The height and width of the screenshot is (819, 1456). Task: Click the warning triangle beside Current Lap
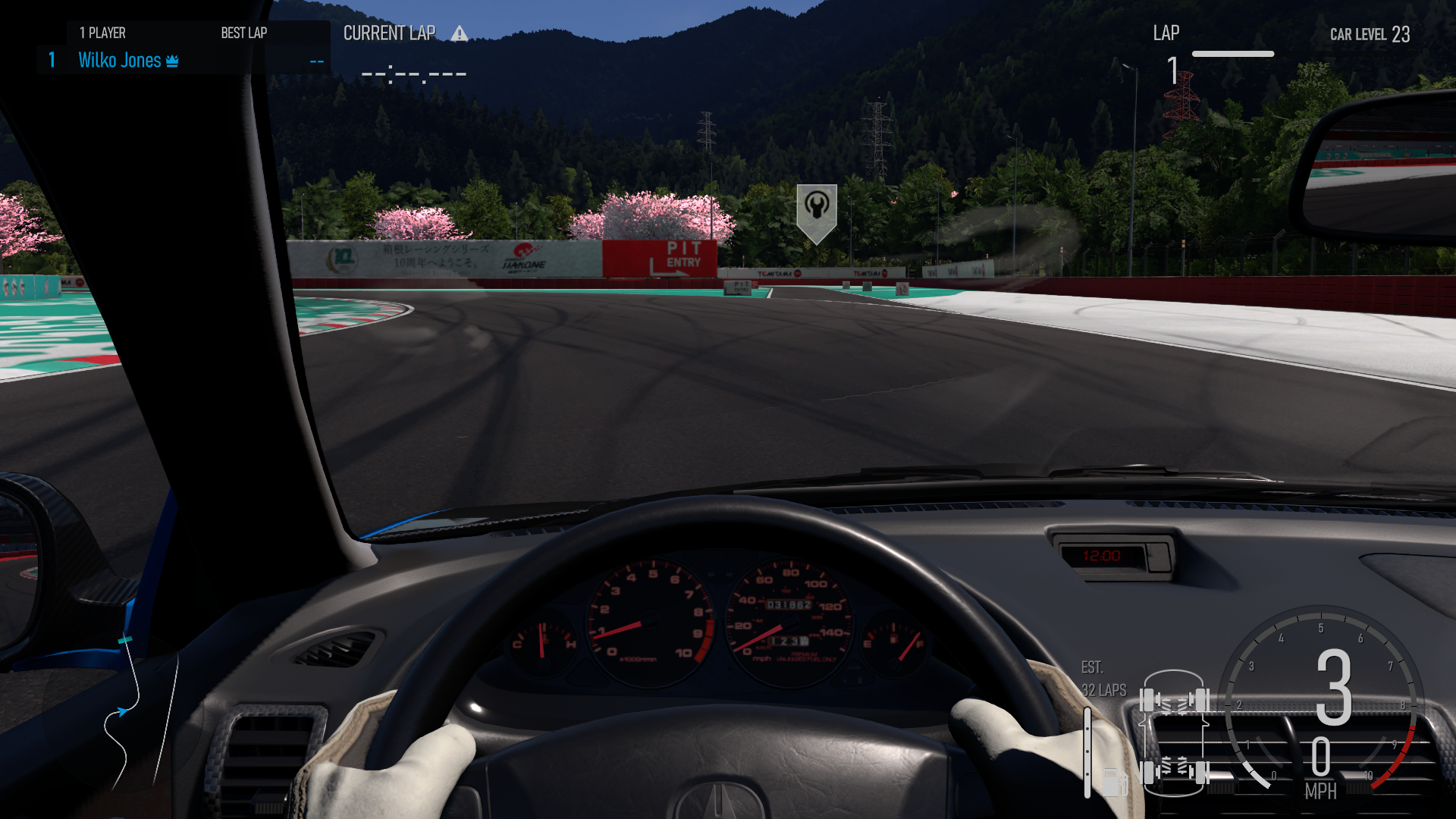click(x=459, y=33)
